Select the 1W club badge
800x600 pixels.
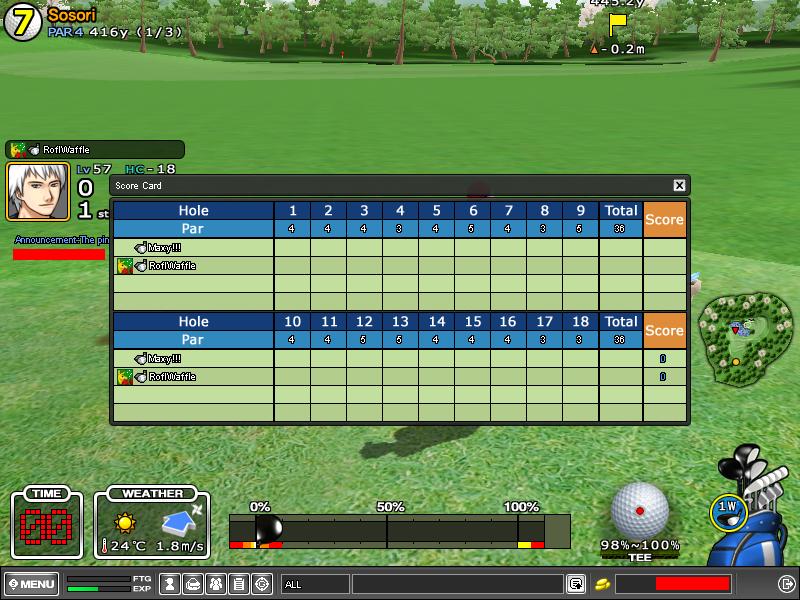click(x=727, y=509)
